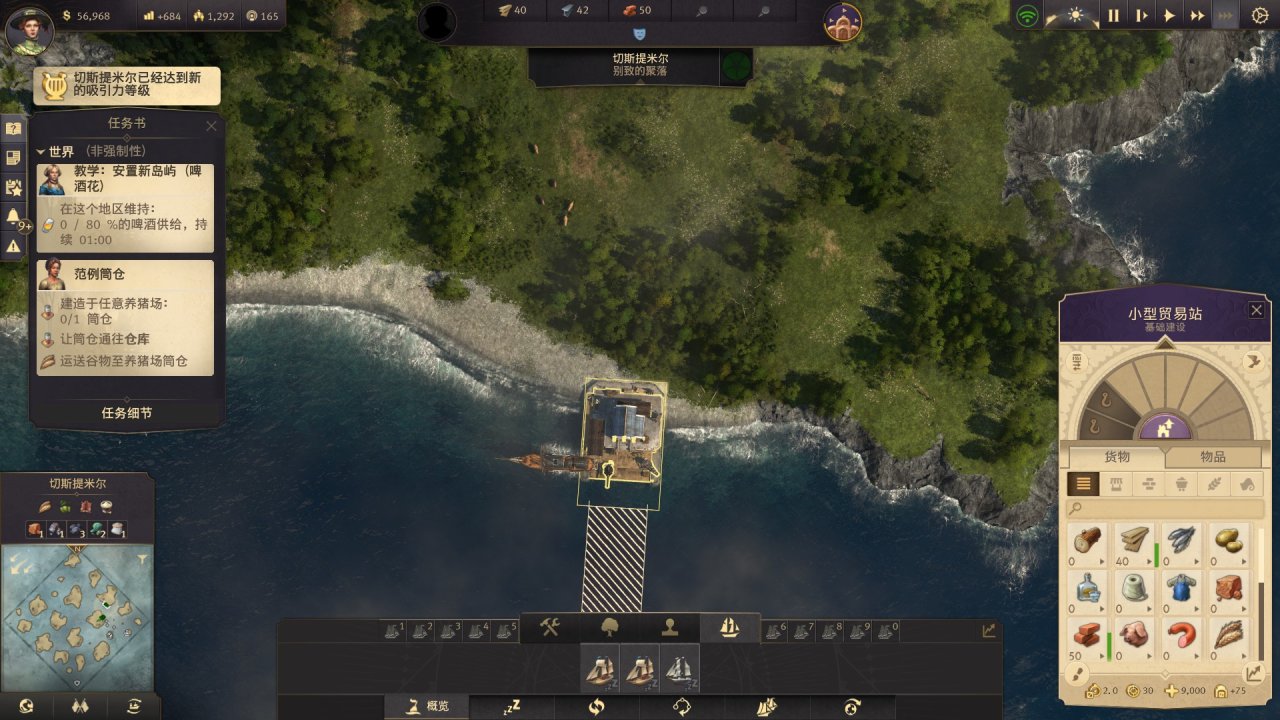This screenshot has width=1280, height=720.
Task: Click the goods search field
Action: (1165, 509)
